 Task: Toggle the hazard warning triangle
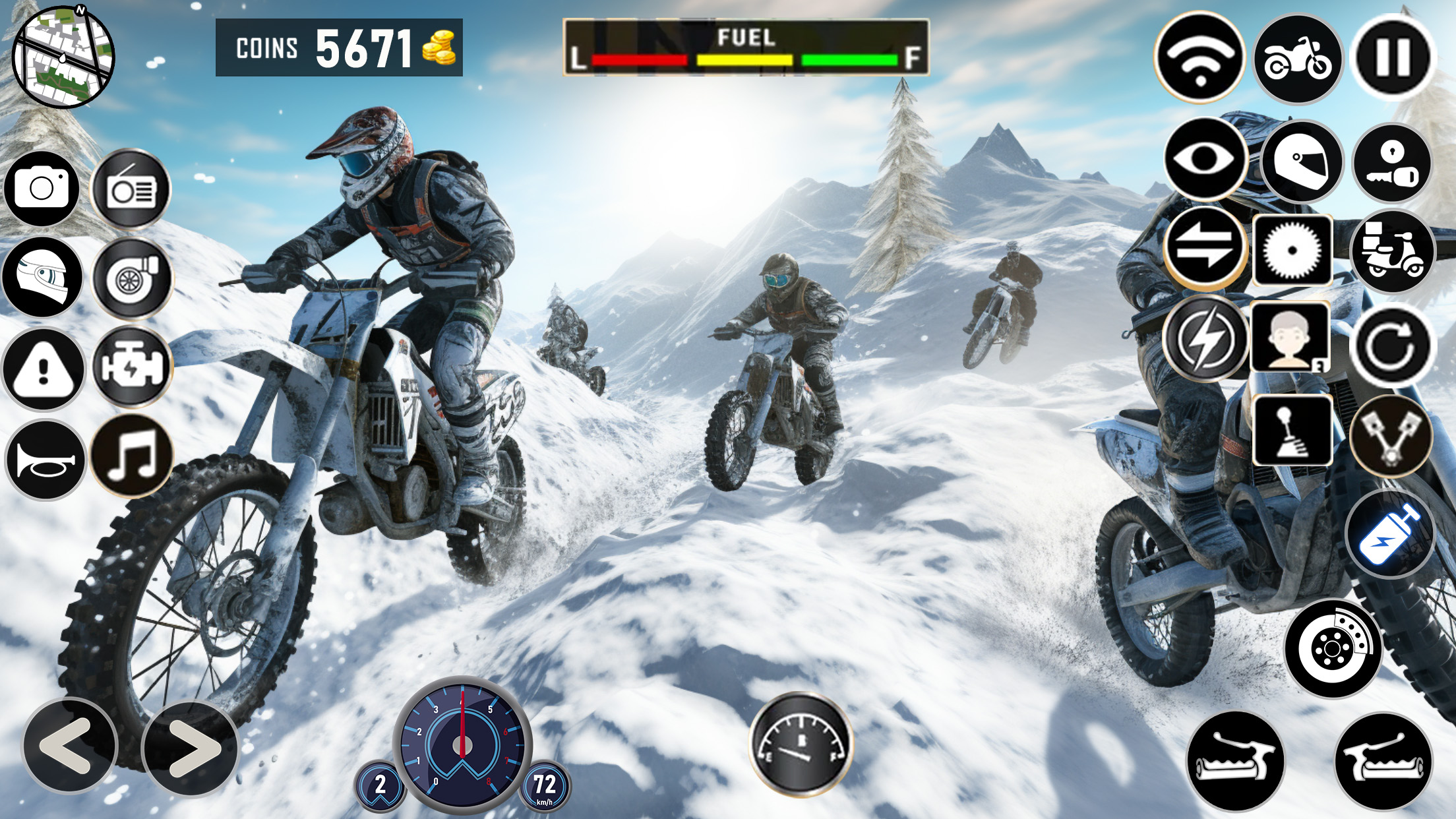tap(43, 369)
